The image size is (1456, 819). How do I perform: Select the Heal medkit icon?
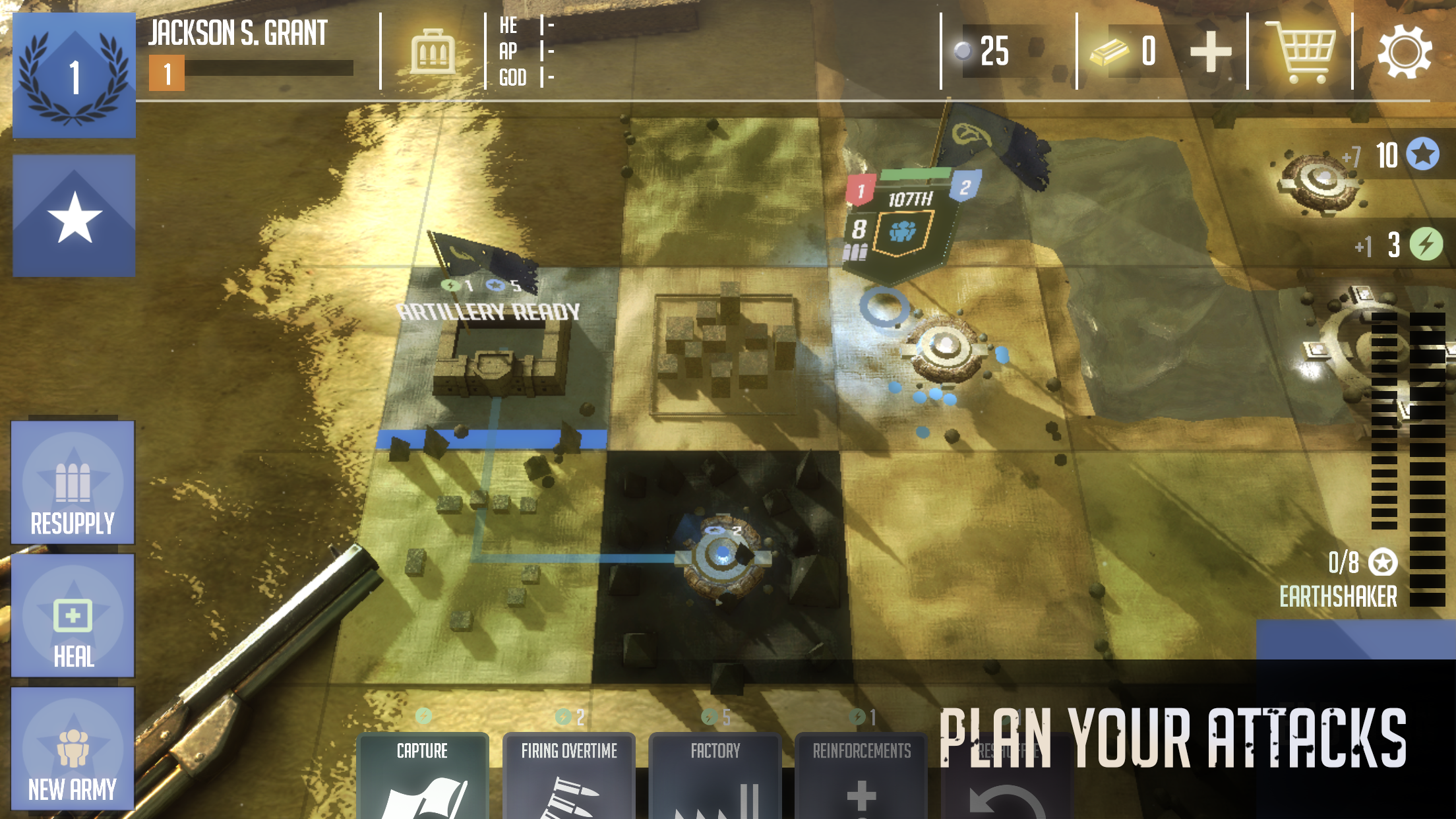tap(73, 617)
